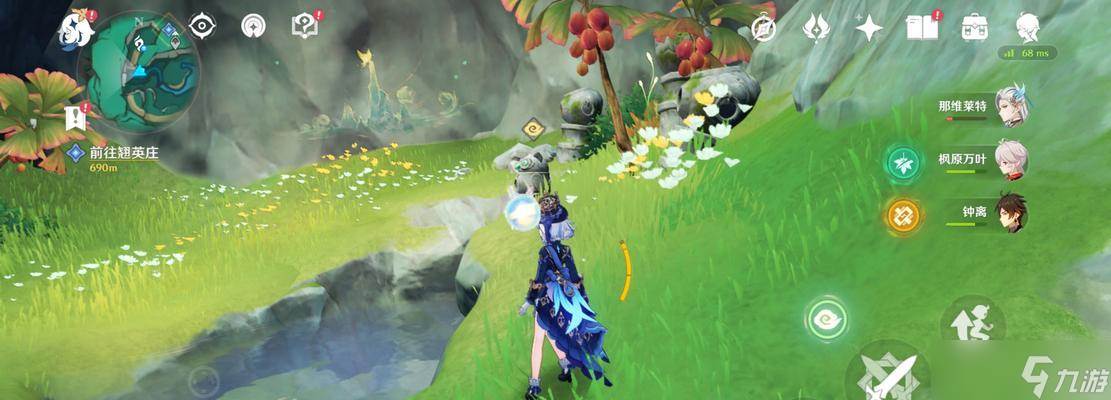Viewport: 1111px width, 400px height.
Task: Open the Wish menu wings icon
Action: [x=817, y=27]
